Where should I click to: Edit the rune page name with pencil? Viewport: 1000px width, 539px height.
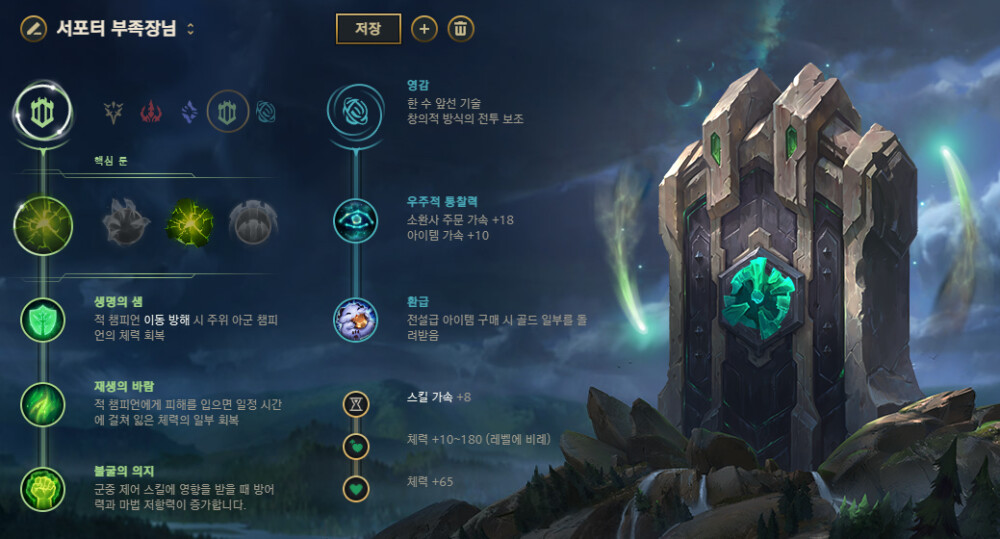click(33, 28)
